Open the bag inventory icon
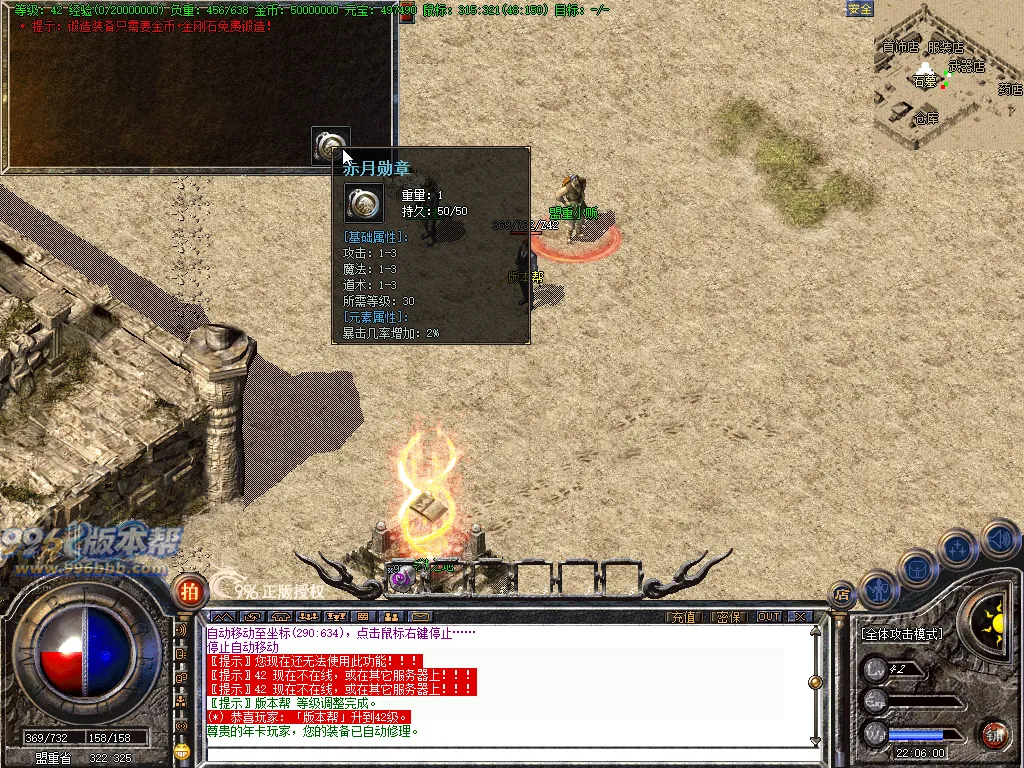The image size is (1024, 768). [917, 568]
